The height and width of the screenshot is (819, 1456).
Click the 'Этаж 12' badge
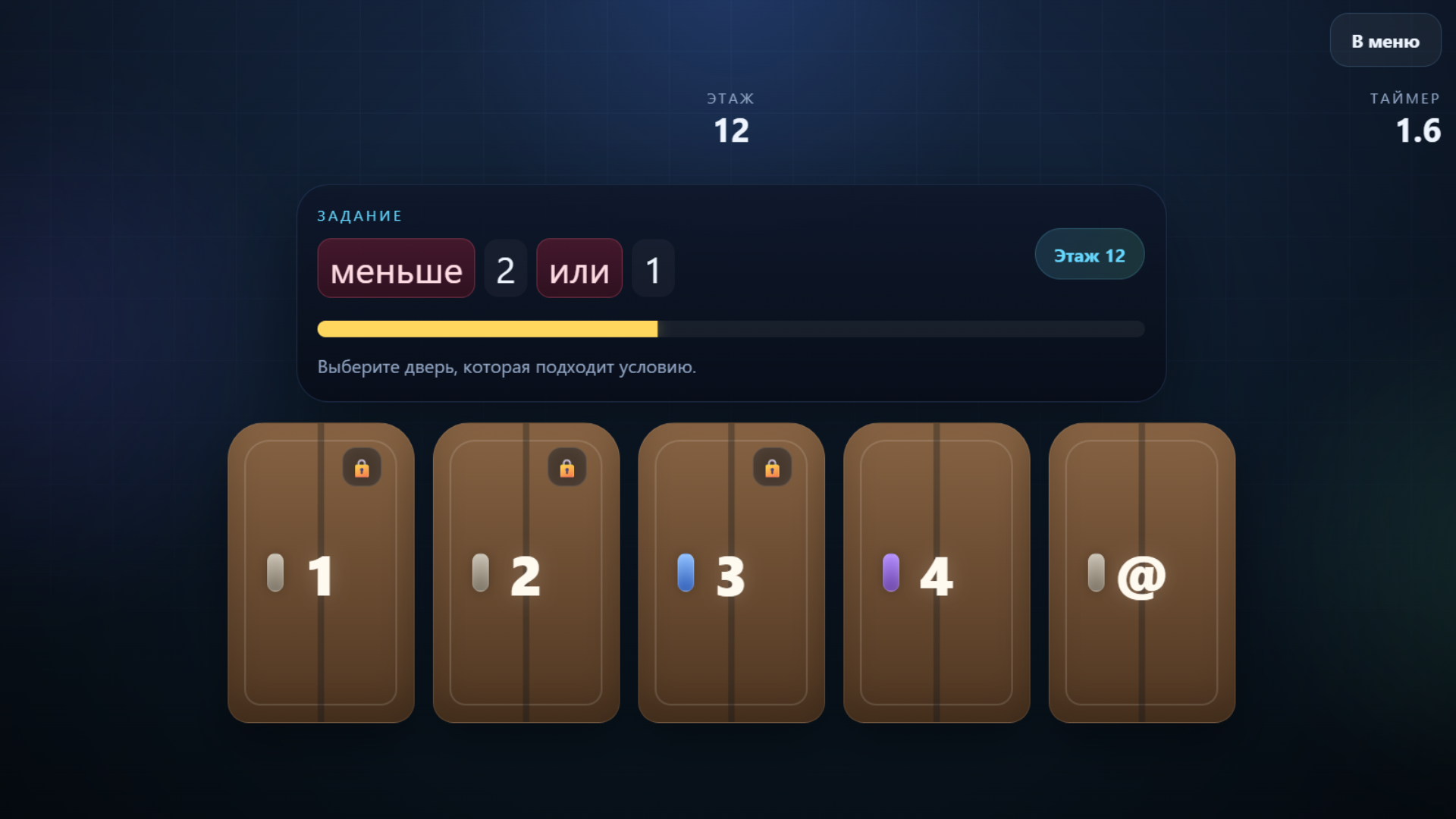(x=1089, y=255)
